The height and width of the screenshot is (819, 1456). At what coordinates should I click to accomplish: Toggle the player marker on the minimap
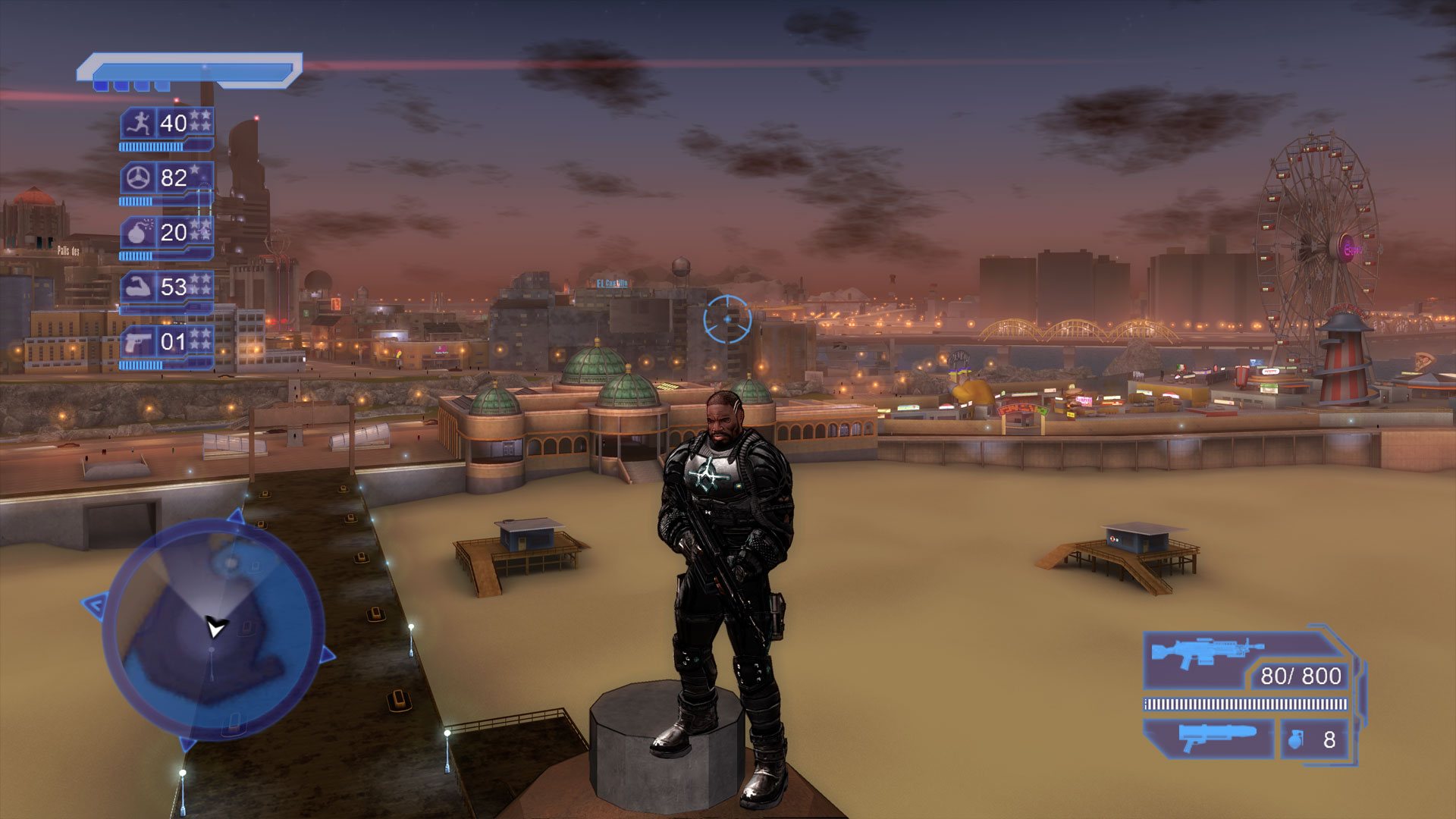tap(215, 628)
